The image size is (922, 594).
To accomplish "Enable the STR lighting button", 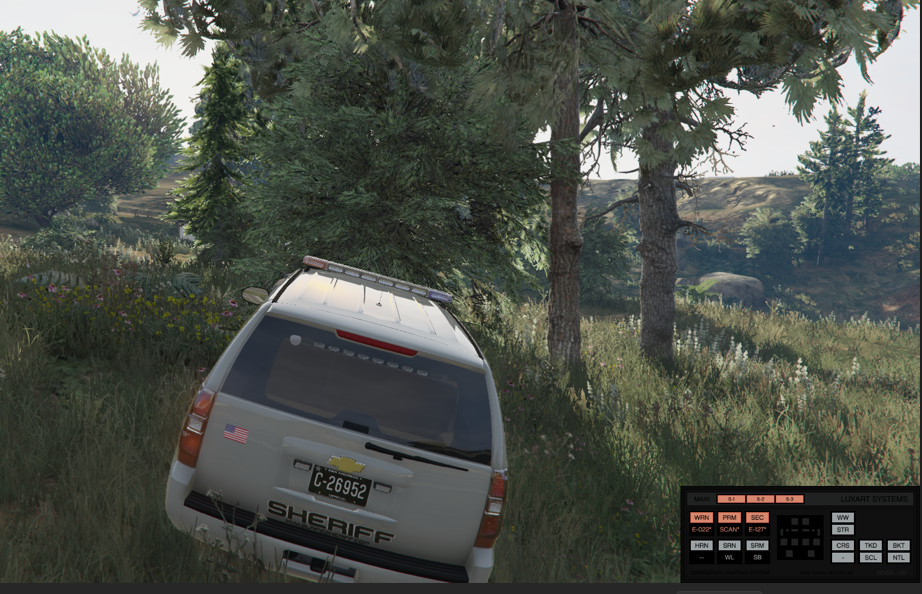I will 843,529.
